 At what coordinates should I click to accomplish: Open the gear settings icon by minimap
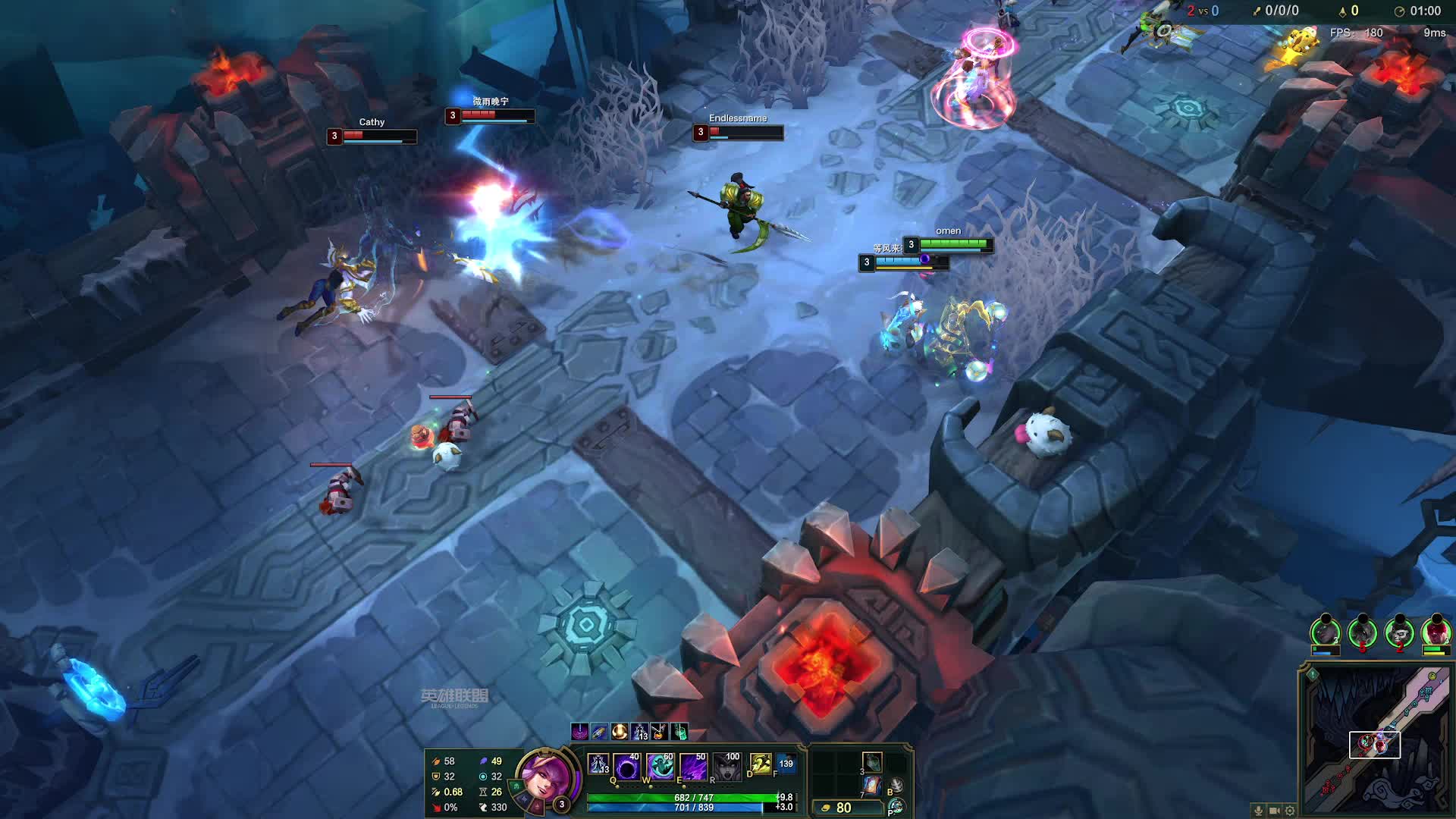pos(1290,811)
